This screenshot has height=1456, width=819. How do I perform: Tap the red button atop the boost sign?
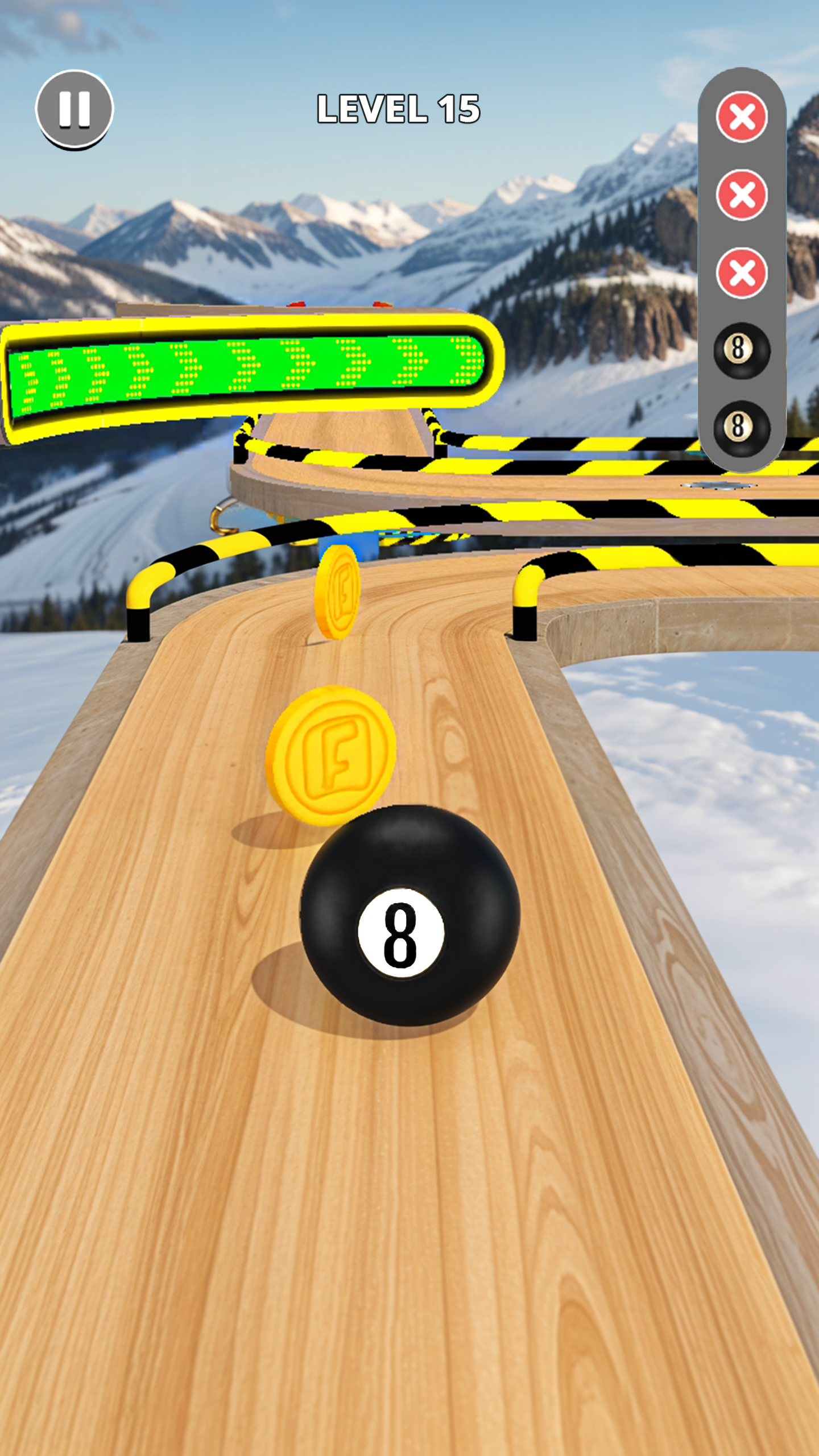[297, 304]
